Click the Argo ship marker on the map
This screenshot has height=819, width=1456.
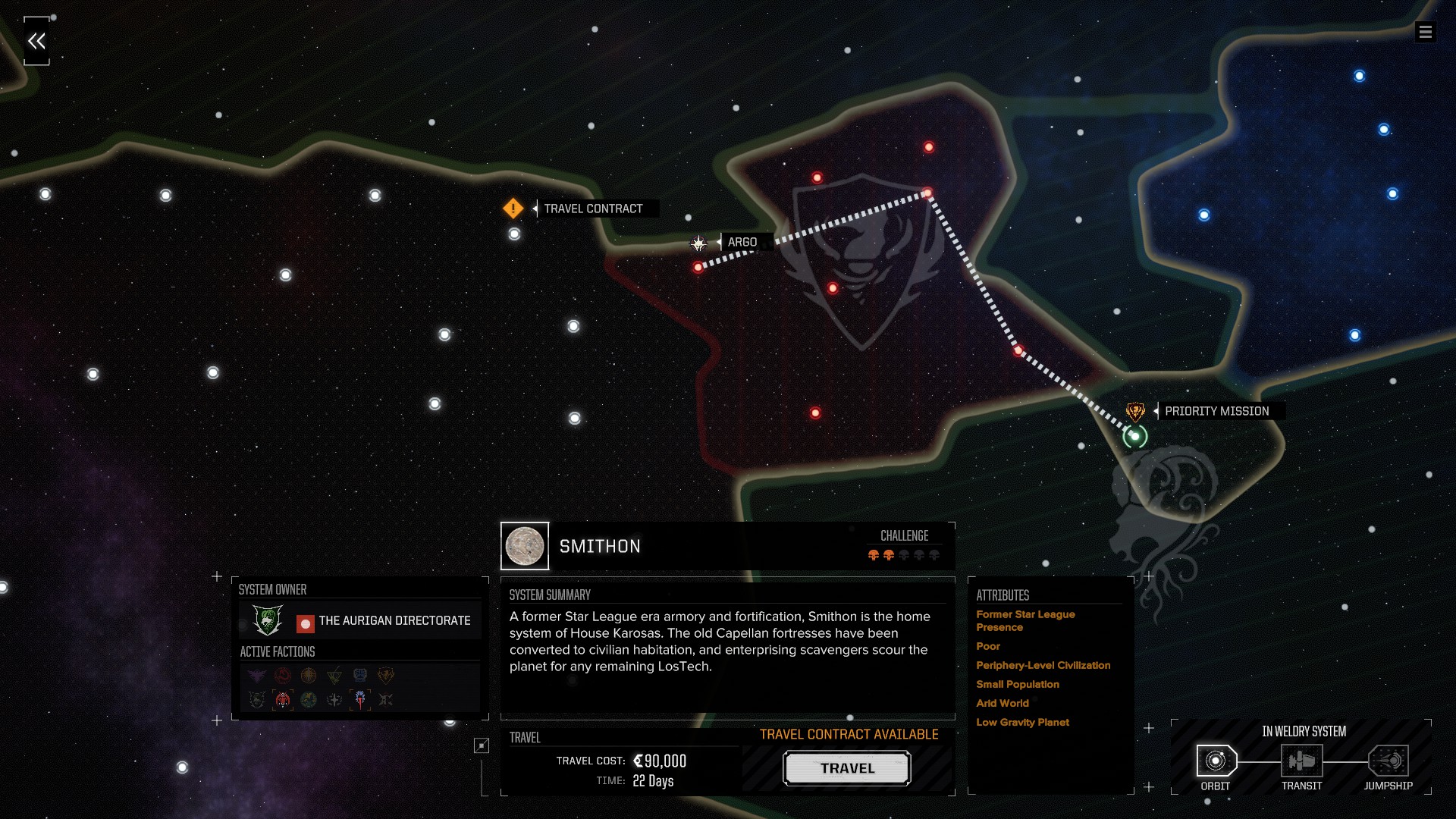coord(698,243)
